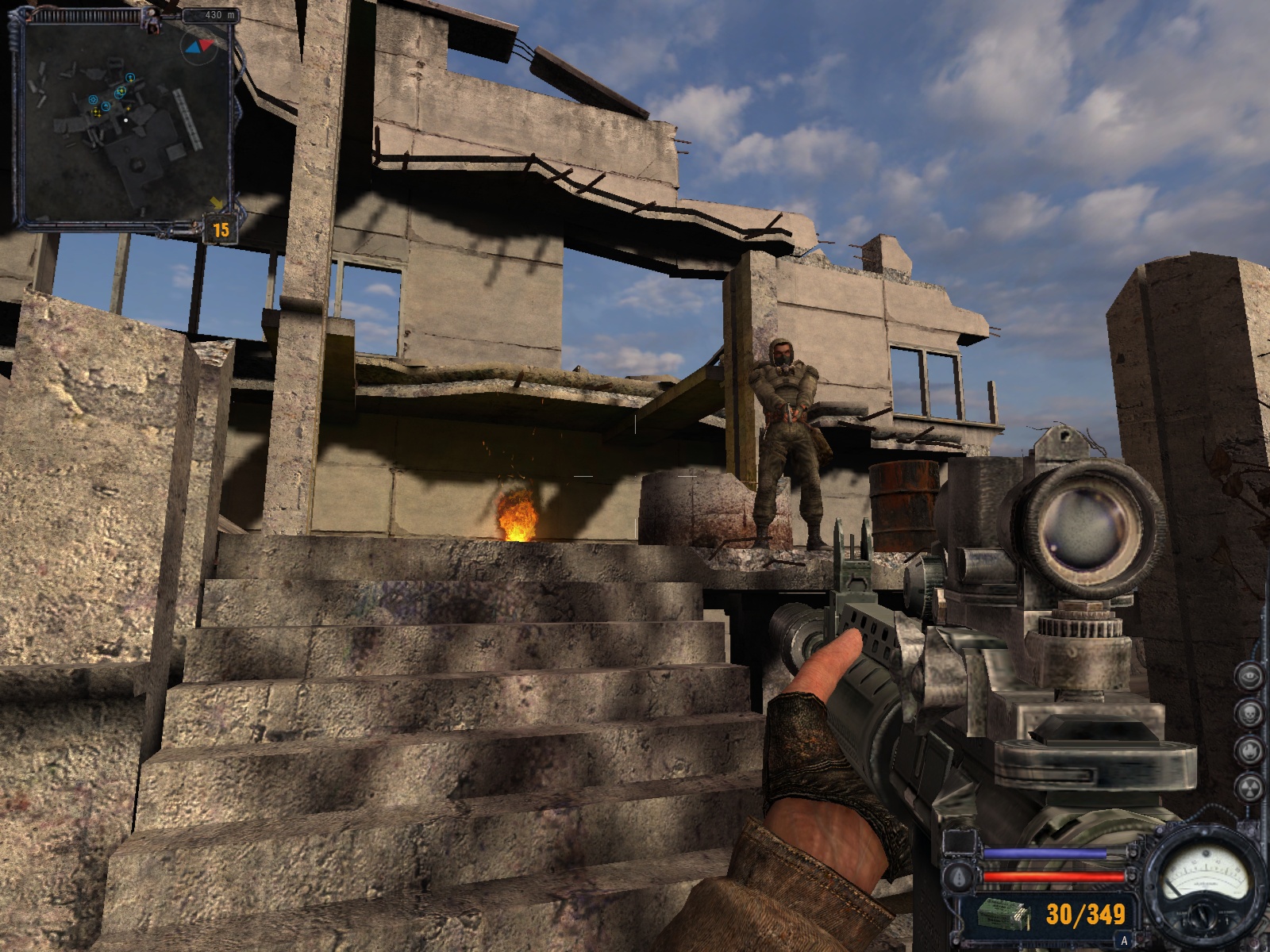This screenshot has width=1270, height=952.
Task: Click the blue-red compass needle on the minimap
Action: click(200, 46)
